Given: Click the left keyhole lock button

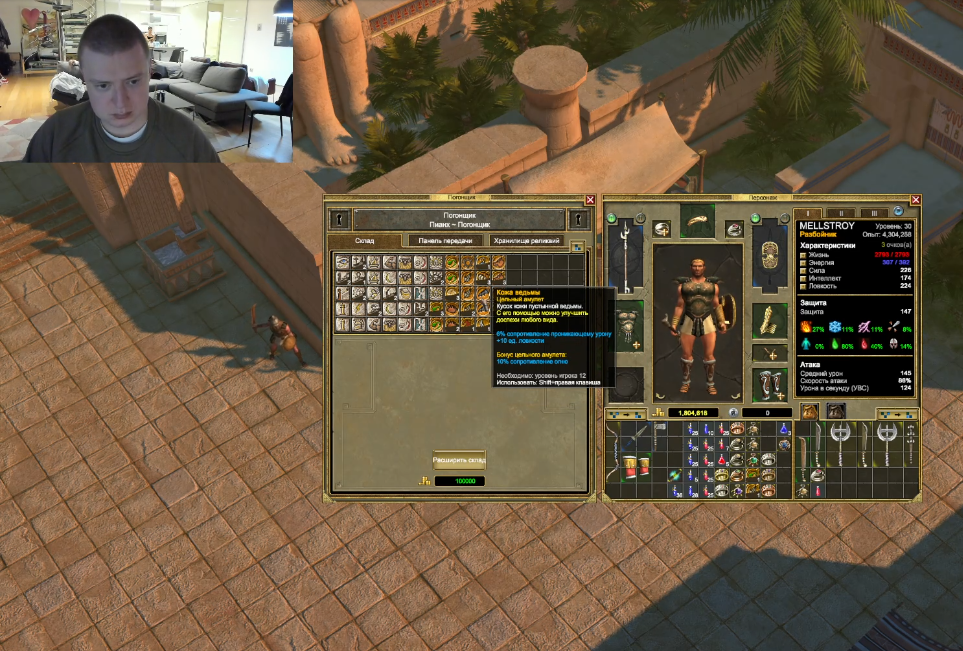Looking at the screenshot, I should [x=340, y=219].
